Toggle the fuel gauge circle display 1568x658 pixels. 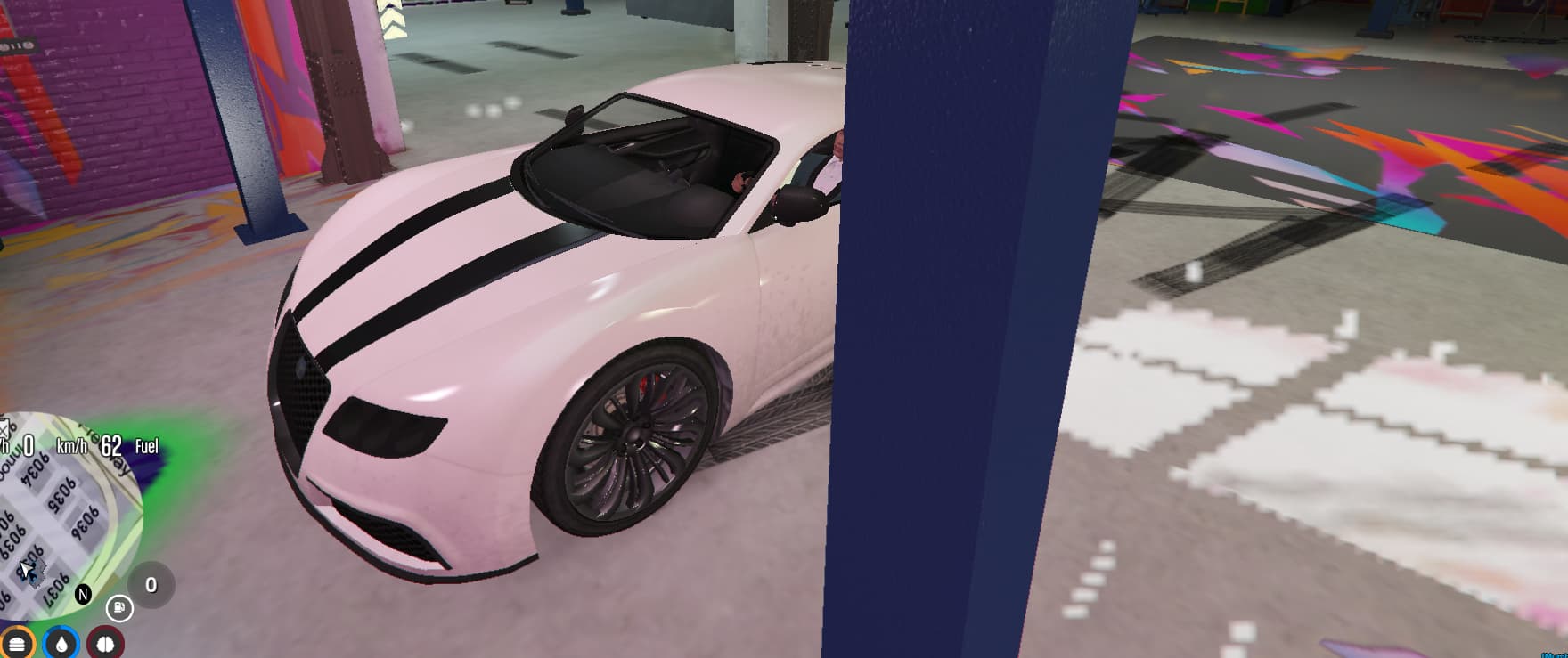(118, 606)
